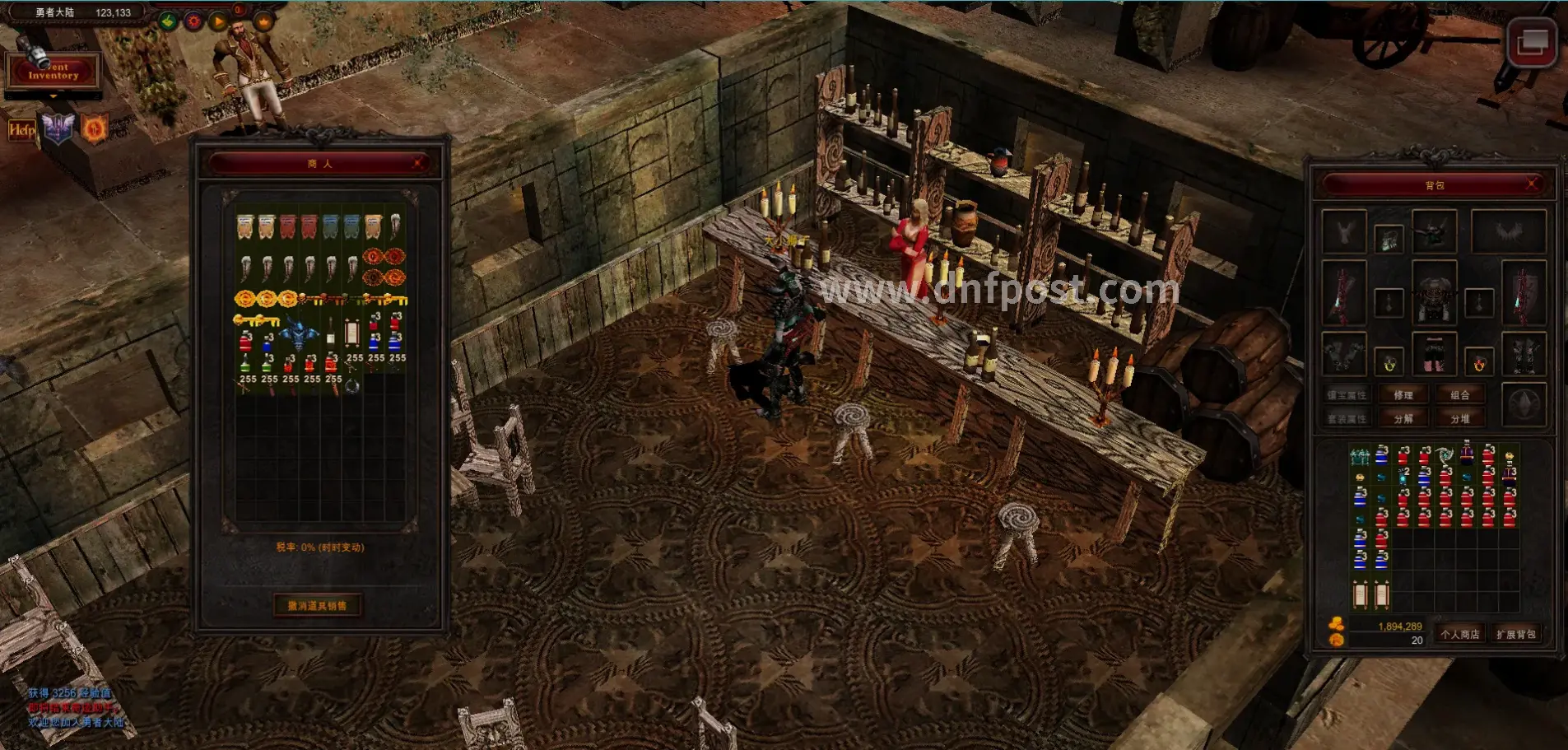This screenshot has width=1568, height=750.
Task: Click the orange play arrow icon
Action: click(x=218, y=21)
